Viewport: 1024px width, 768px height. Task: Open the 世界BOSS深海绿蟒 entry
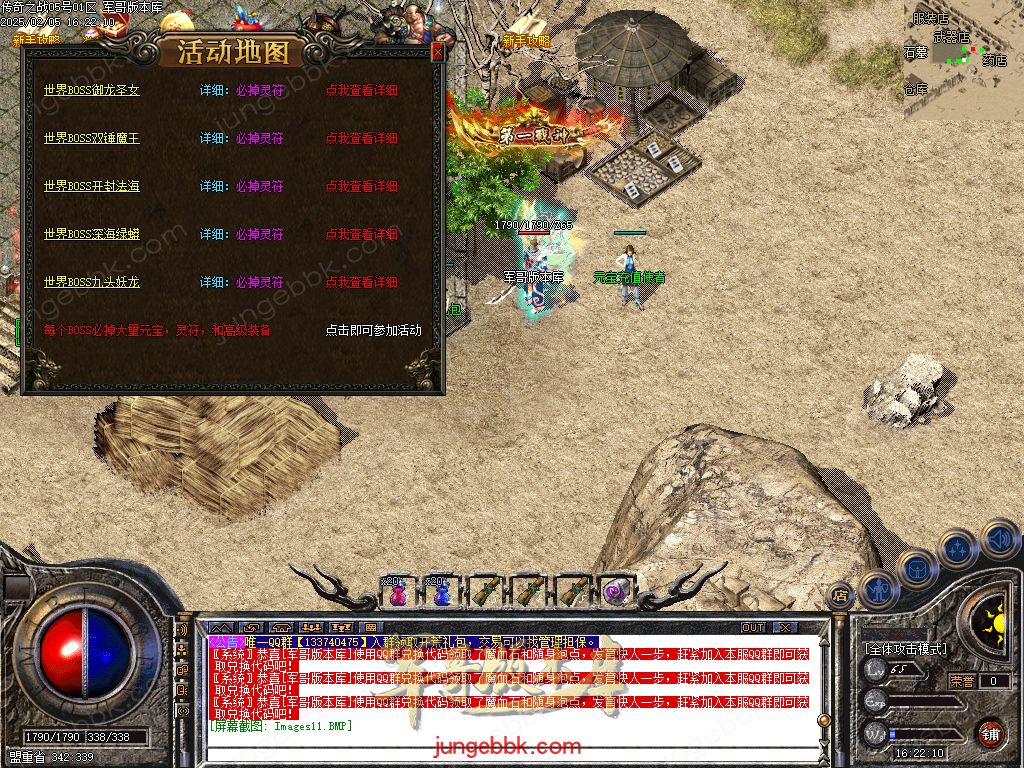(x=92, y=234)
